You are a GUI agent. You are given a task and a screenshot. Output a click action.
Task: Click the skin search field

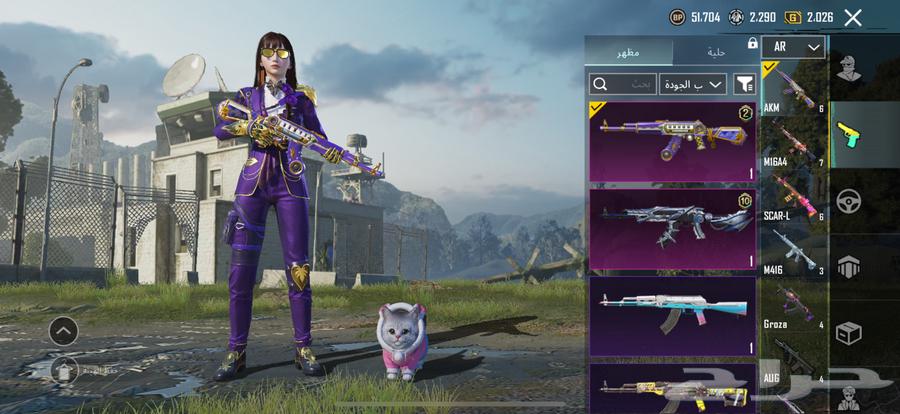(x=623, y=84)
